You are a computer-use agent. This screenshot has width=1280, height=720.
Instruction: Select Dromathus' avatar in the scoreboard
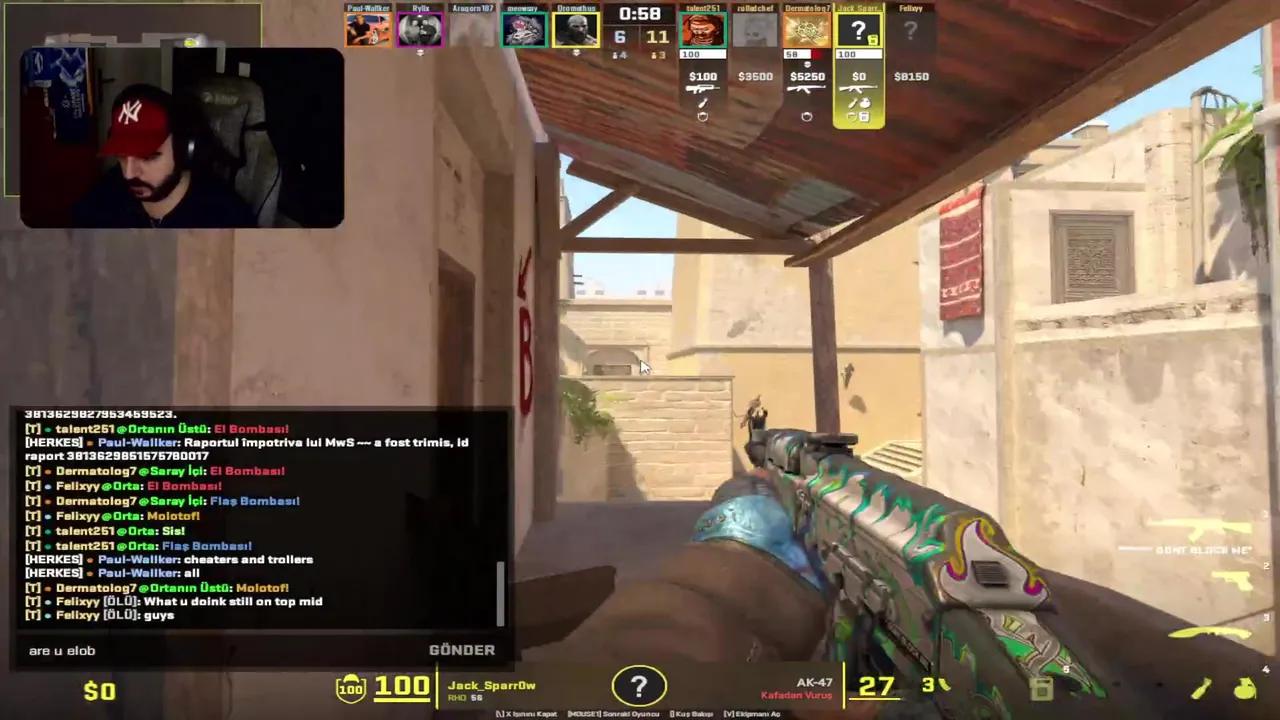[575, 28]
